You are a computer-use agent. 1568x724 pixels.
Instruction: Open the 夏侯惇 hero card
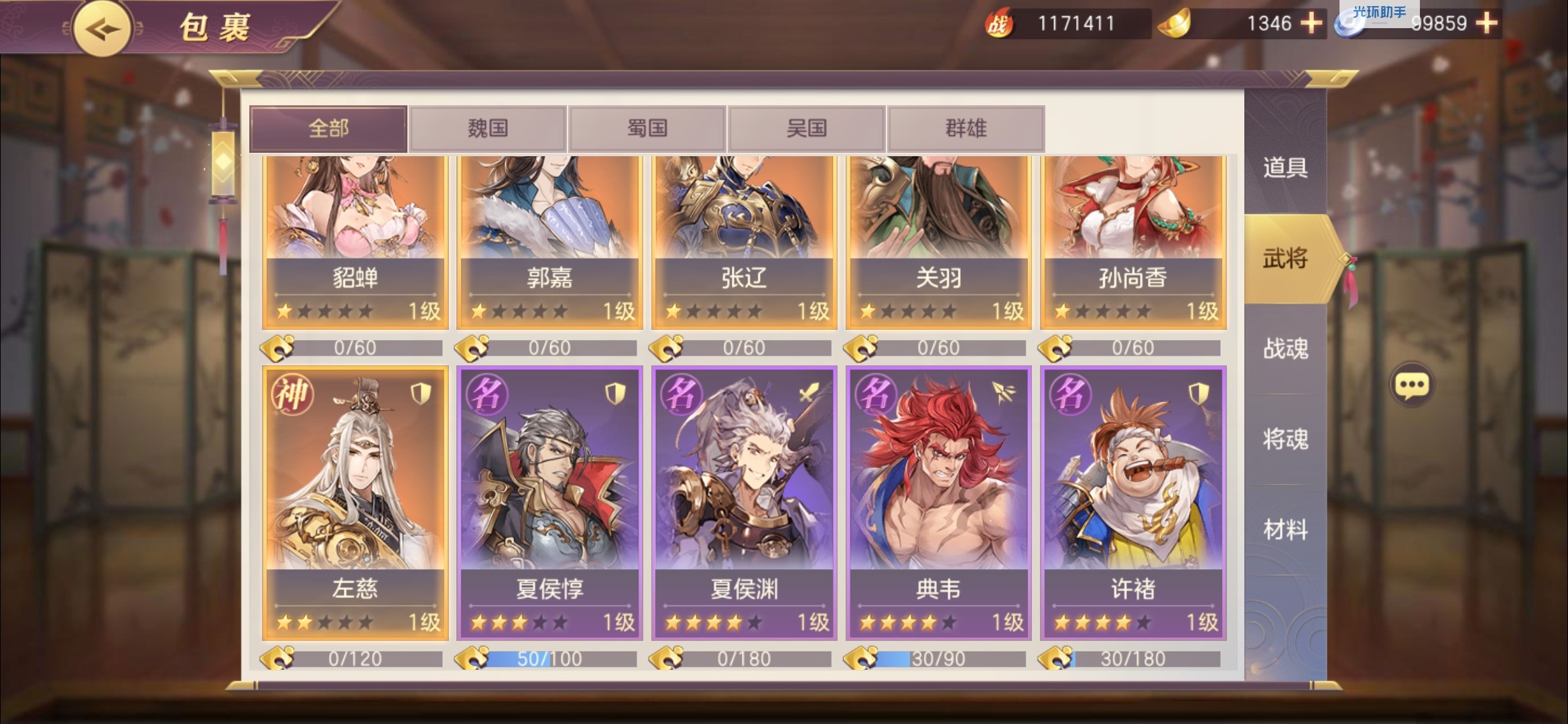click(x=549, y=503)
